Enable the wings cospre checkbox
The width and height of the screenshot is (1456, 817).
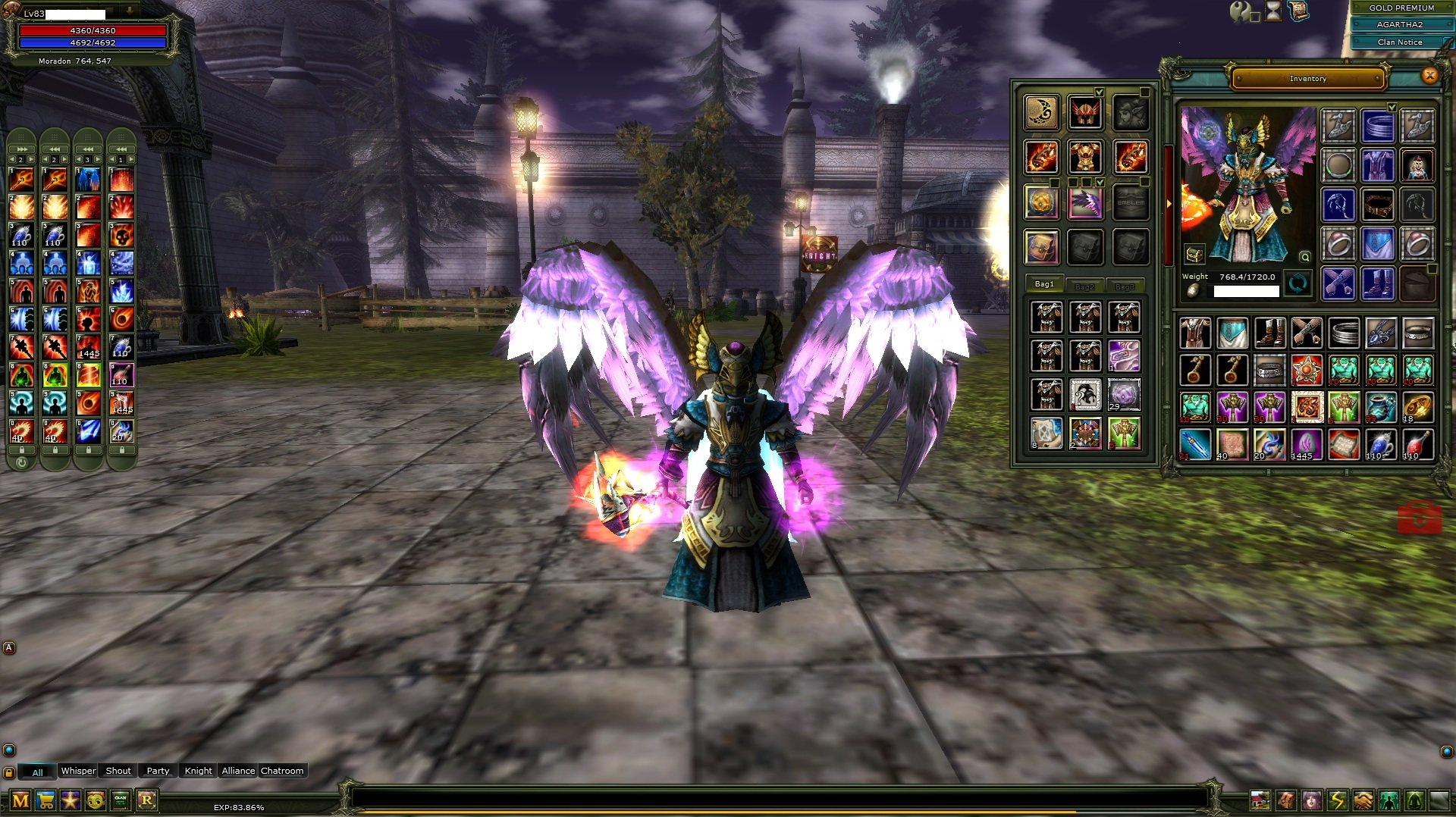click(x=1100, y=183)
